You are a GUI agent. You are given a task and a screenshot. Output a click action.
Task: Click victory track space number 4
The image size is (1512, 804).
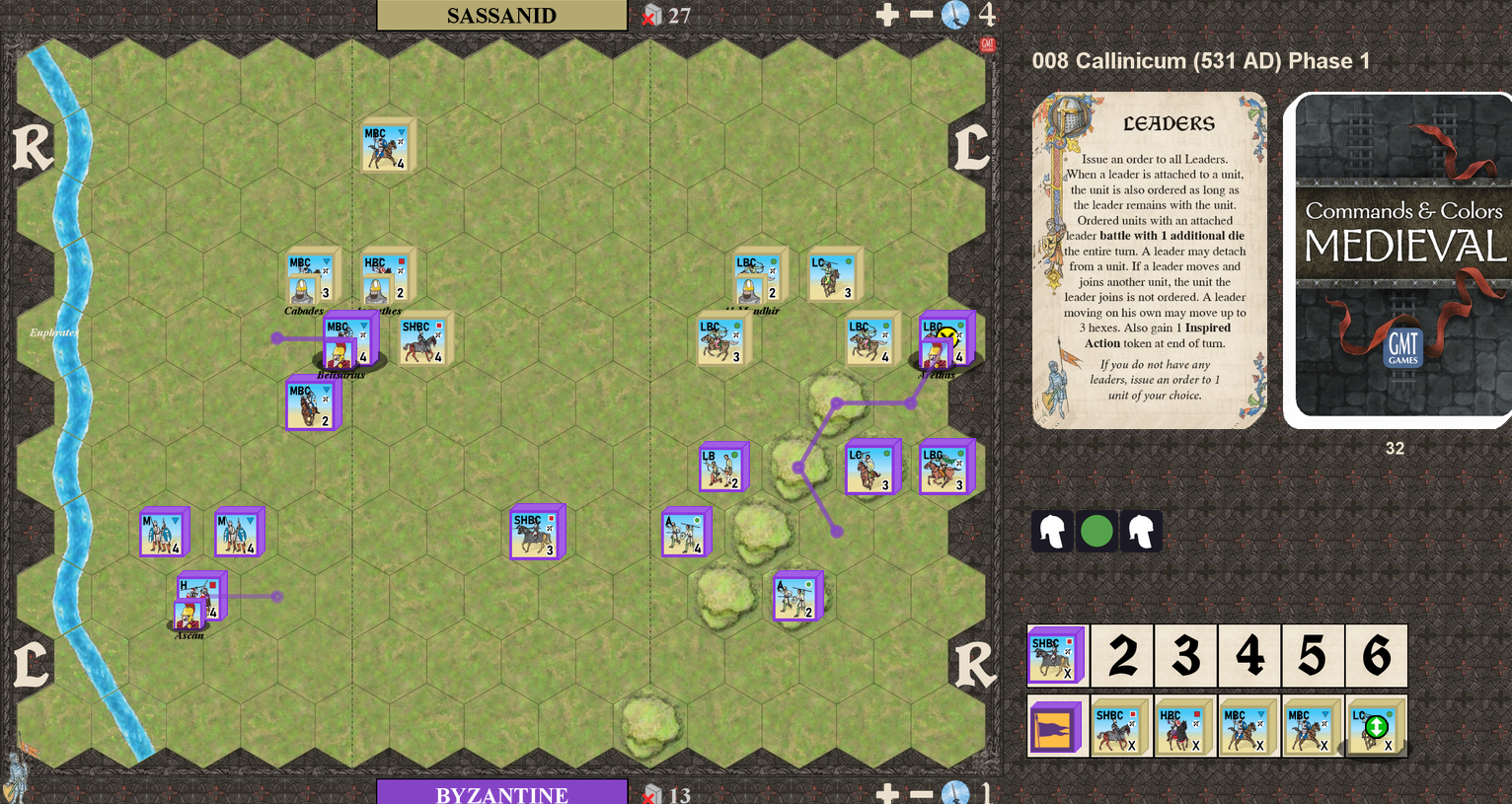pos(1249,655)
